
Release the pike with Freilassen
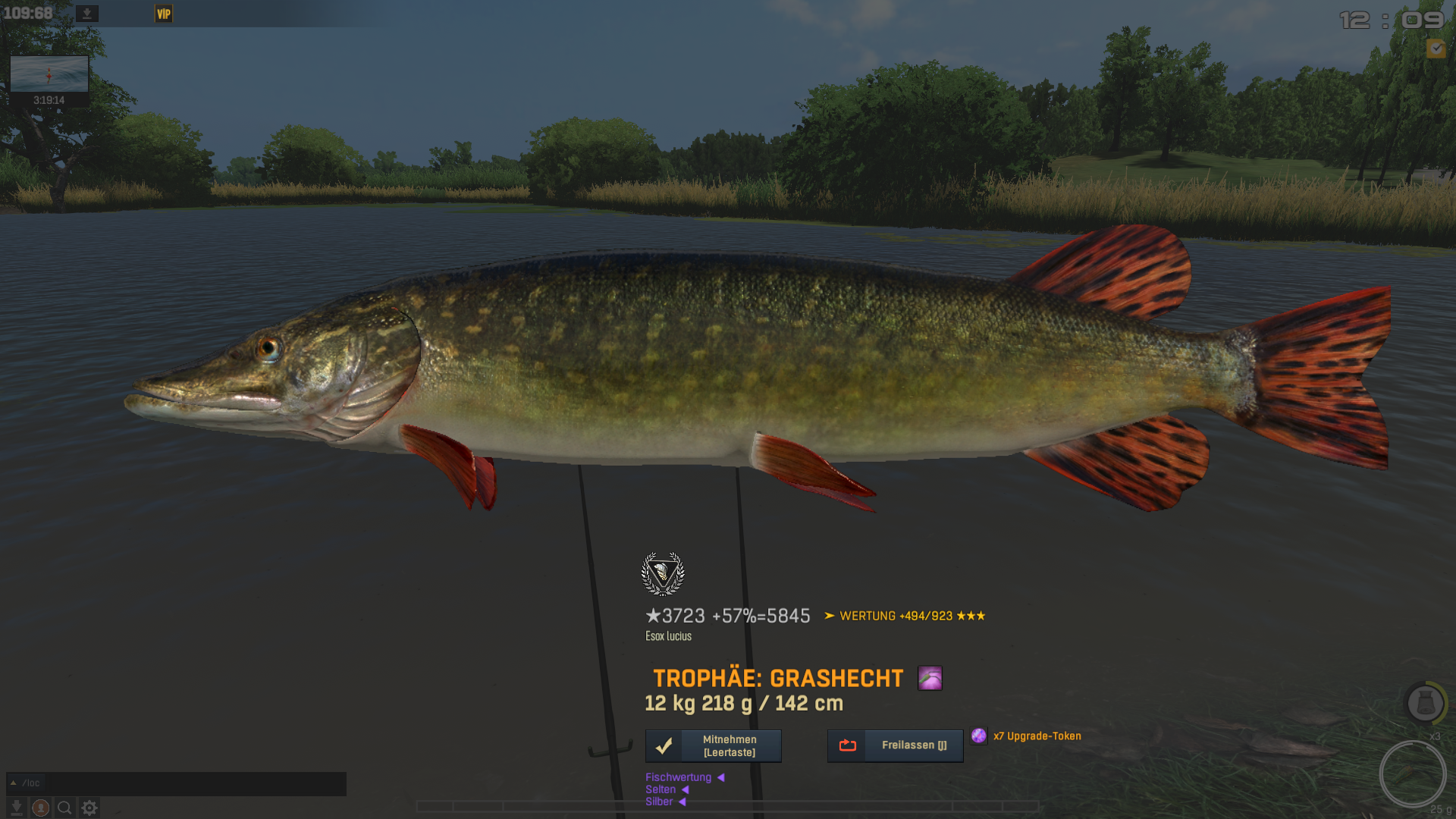tap(895, 746)
